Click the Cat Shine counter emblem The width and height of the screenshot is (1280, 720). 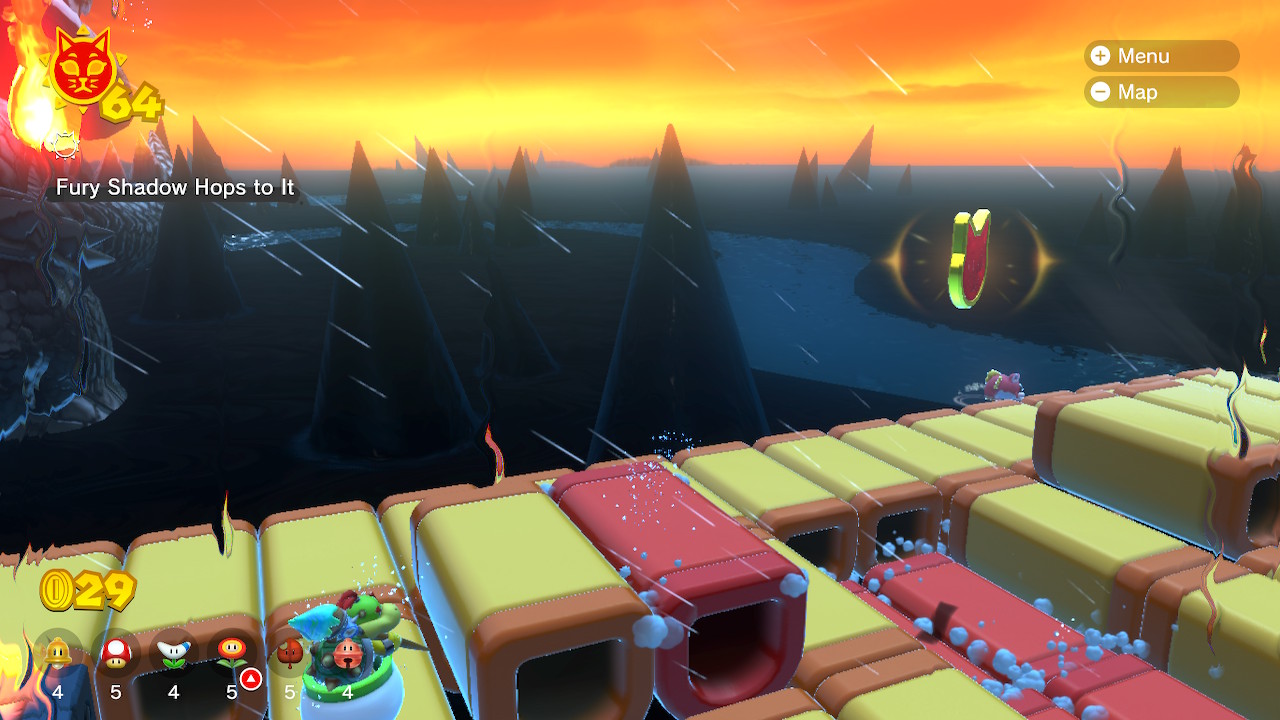[x=82, y=68]
